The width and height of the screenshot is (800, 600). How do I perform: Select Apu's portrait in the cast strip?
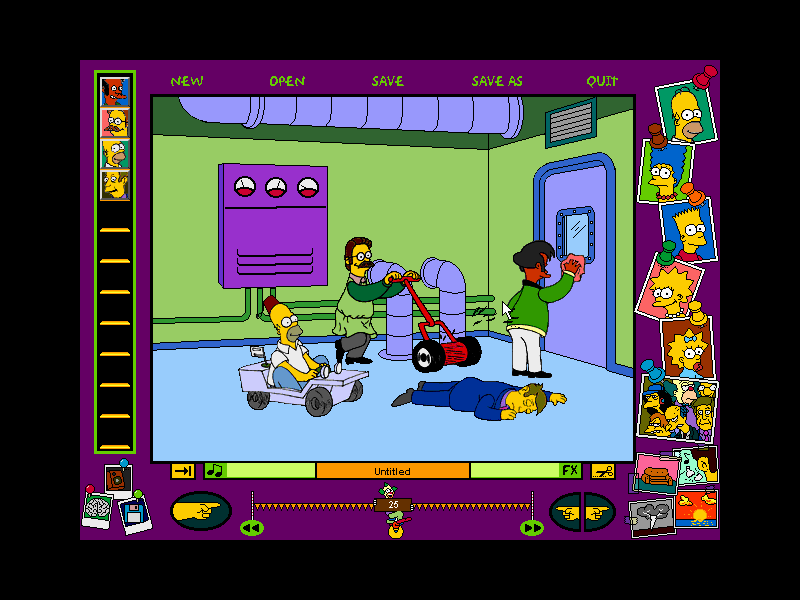pos(115,92)
